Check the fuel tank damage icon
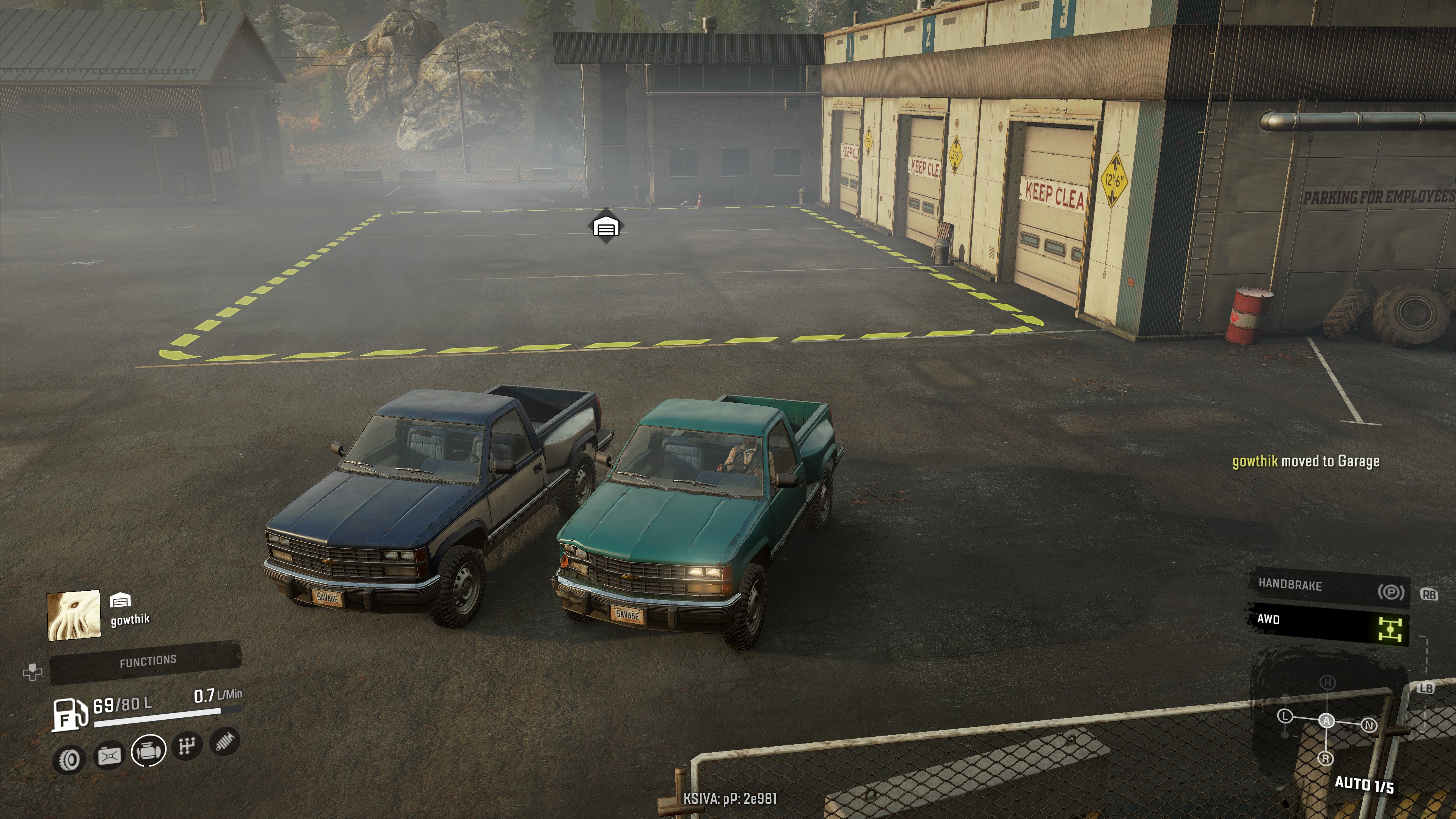 110,755
